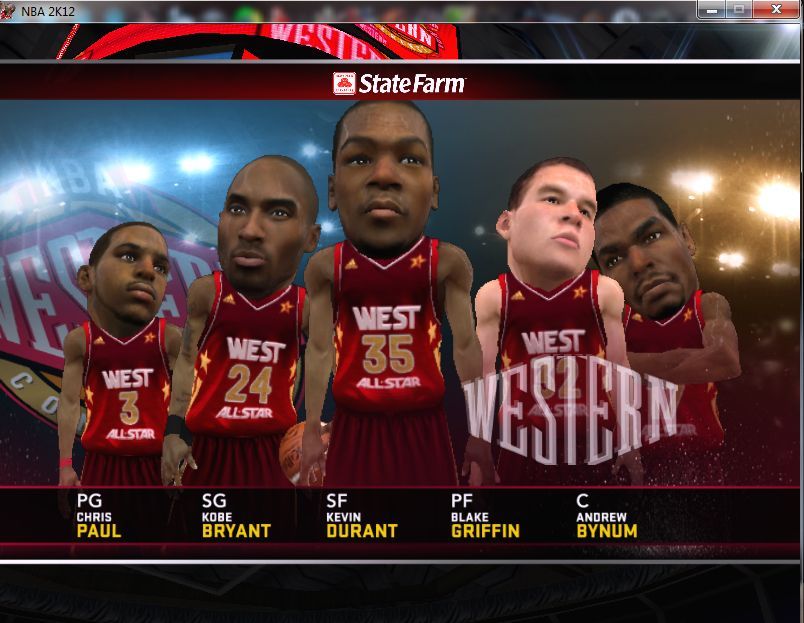
Task: Close the NBA 2K12 window
Action: point(776,9)
